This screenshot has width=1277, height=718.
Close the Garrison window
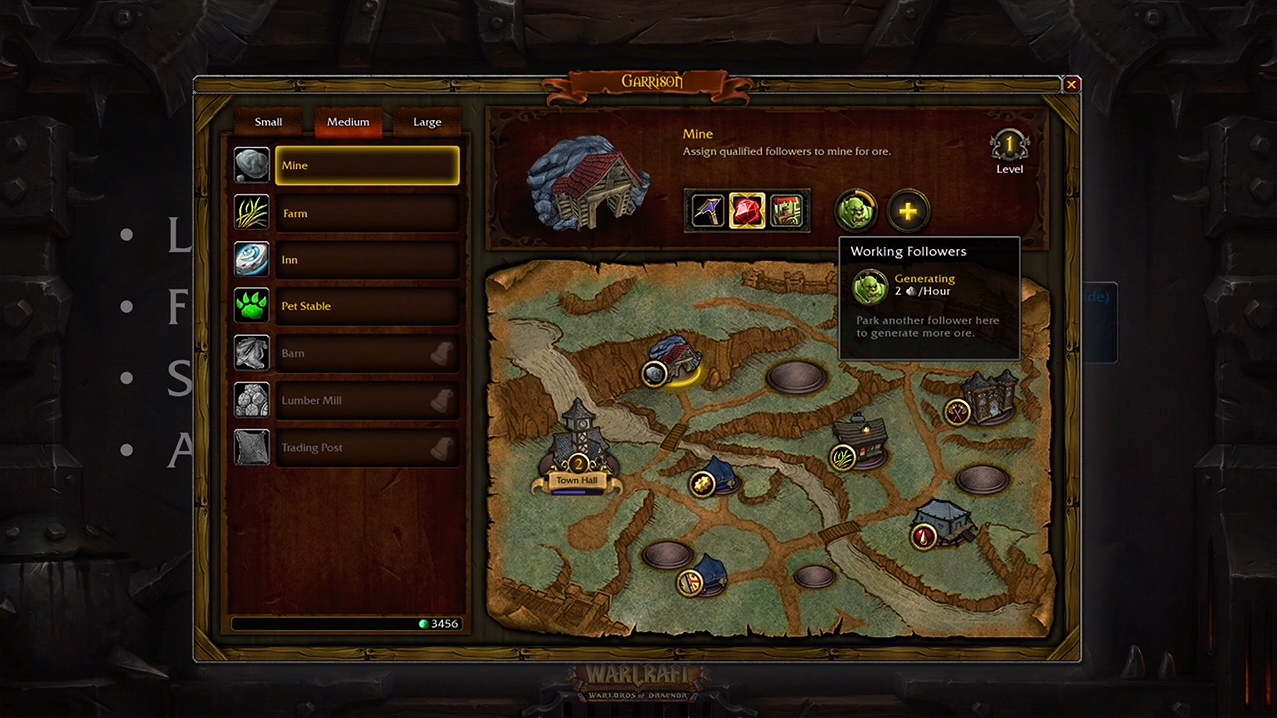pos(1071,85)
